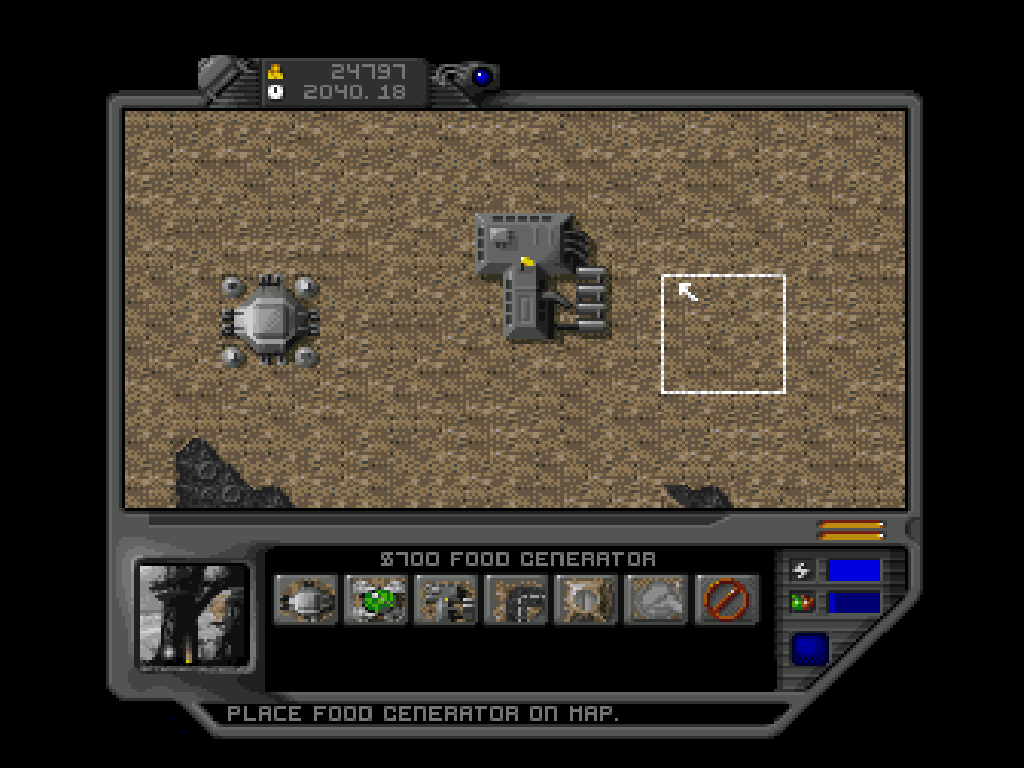The width and height of the screenshot is (1024, 768).
Task: Pick the factory machinery build icon
Action: [x=446, y=599]
